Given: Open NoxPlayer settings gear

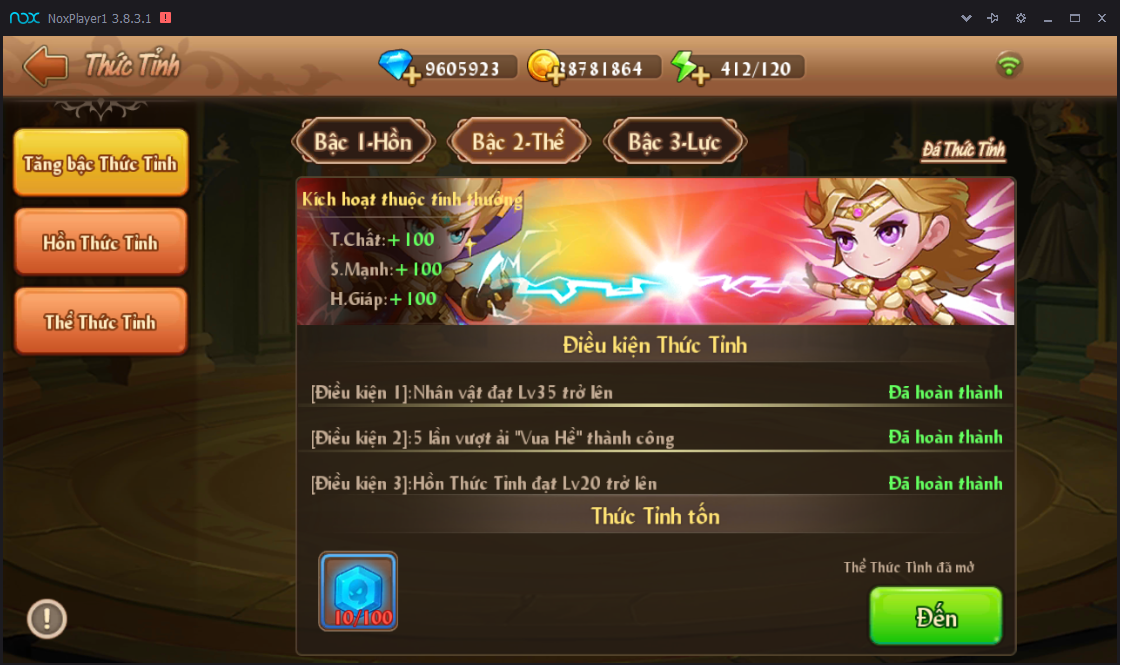Looking at the screenshot, I should click(1020, 18).
